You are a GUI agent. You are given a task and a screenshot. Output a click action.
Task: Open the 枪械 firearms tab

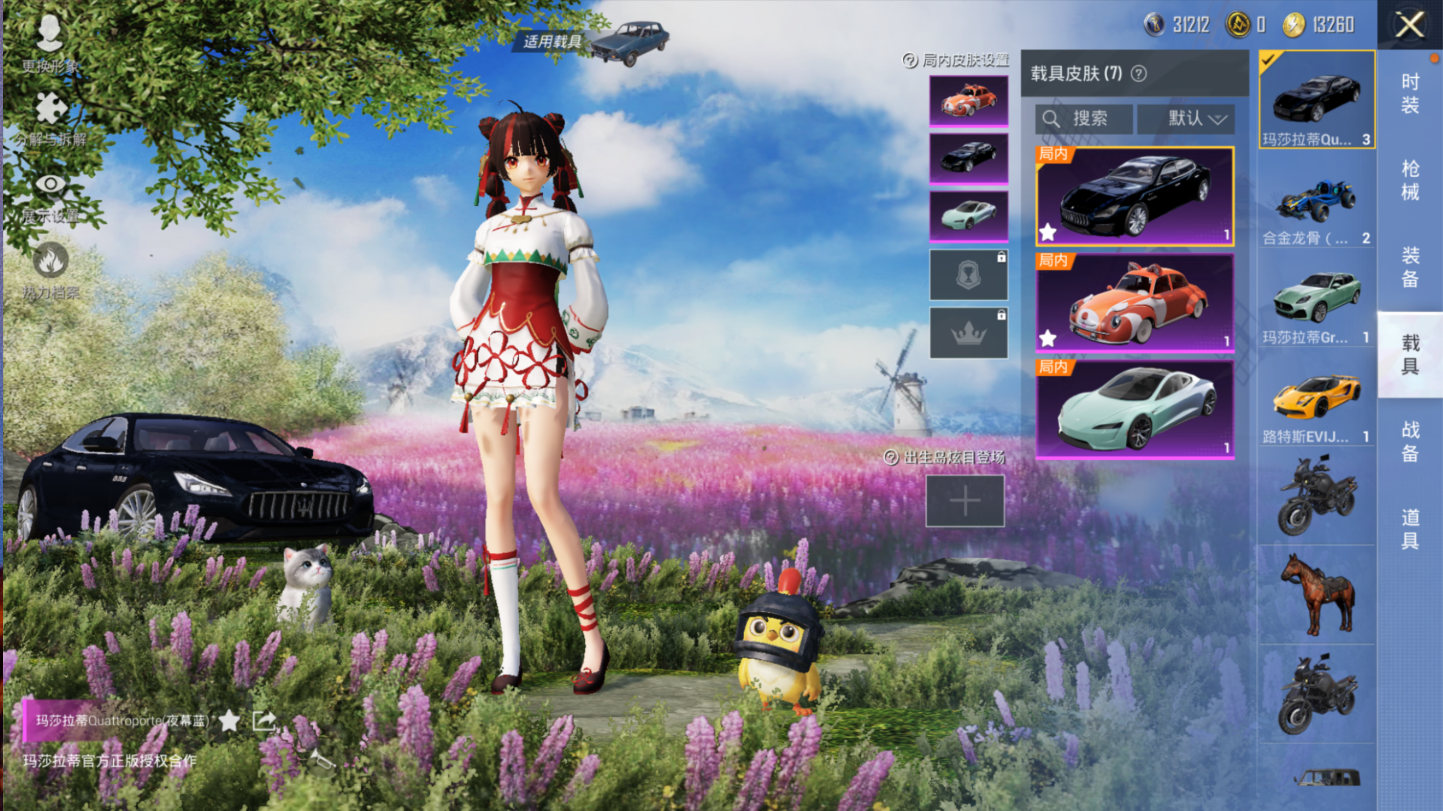pos(1409,180)
